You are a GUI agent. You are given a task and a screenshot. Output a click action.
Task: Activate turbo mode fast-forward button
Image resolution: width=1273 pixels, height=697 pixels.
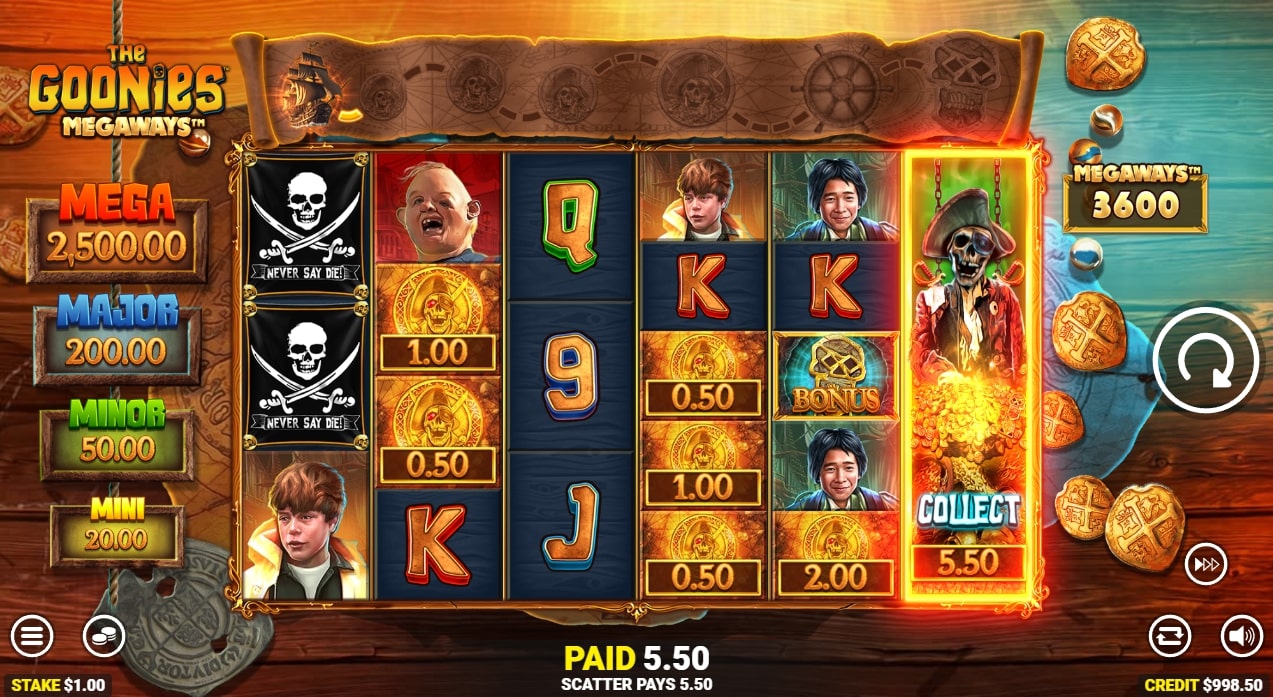(x=1205, y=565)
